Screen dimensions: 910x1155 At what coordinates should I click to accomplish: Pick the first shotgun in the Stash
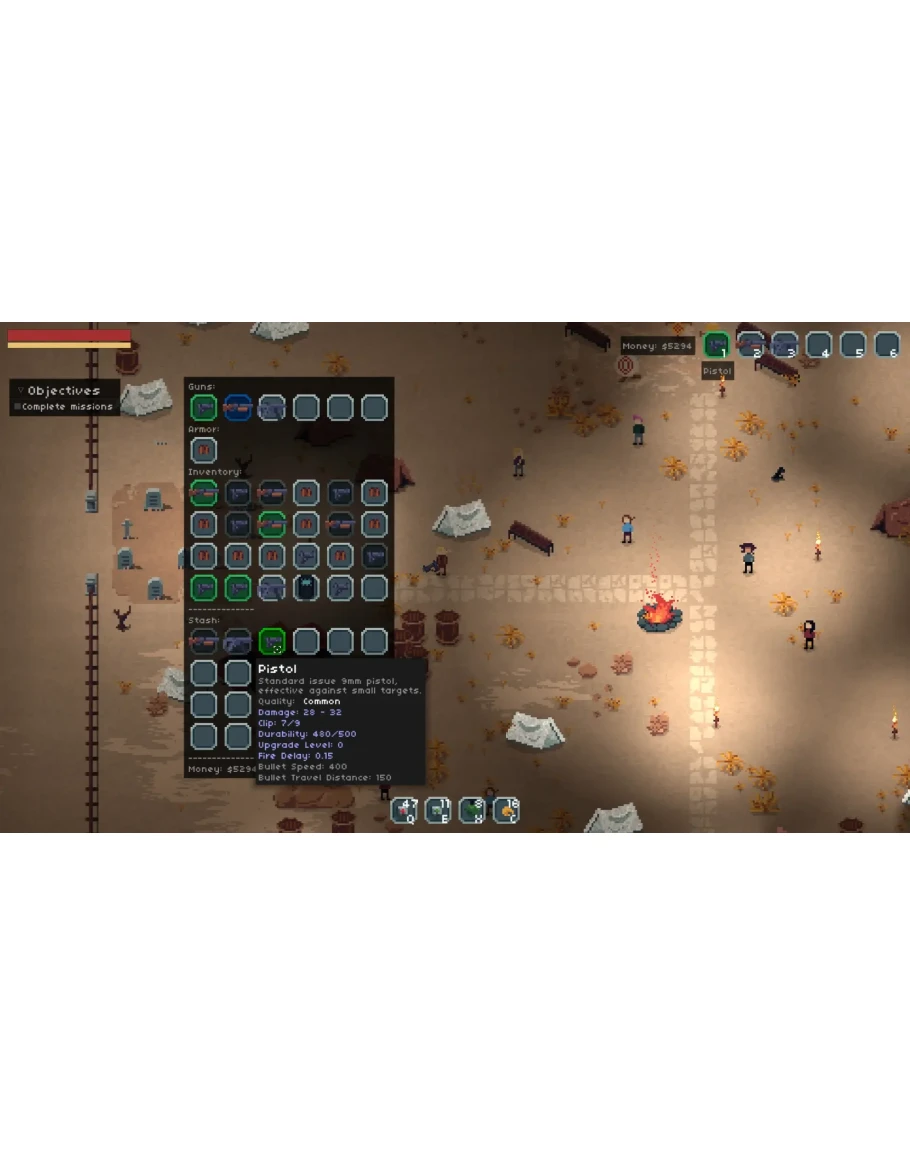click(204, 641)
